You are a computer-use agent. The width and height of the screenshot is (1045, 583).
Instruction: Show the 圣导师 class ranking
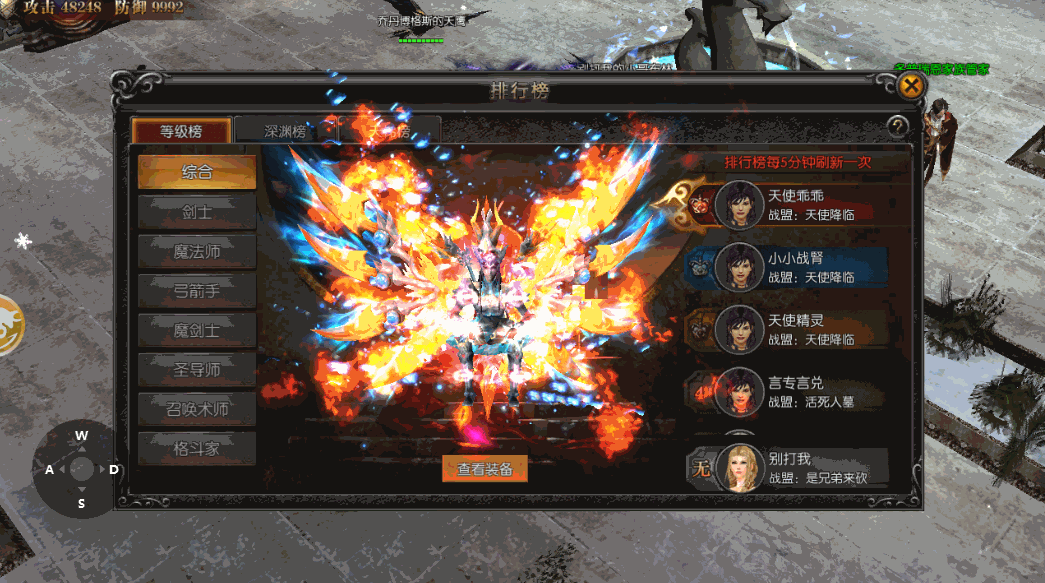pos(197,370)
